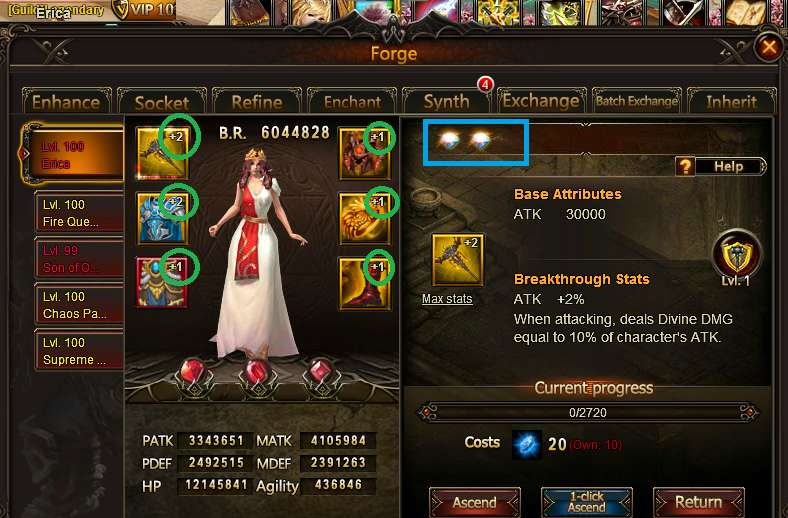Use the 1-click Ascend button
This screenshot has height=518, width=788.
pos(586,502)
